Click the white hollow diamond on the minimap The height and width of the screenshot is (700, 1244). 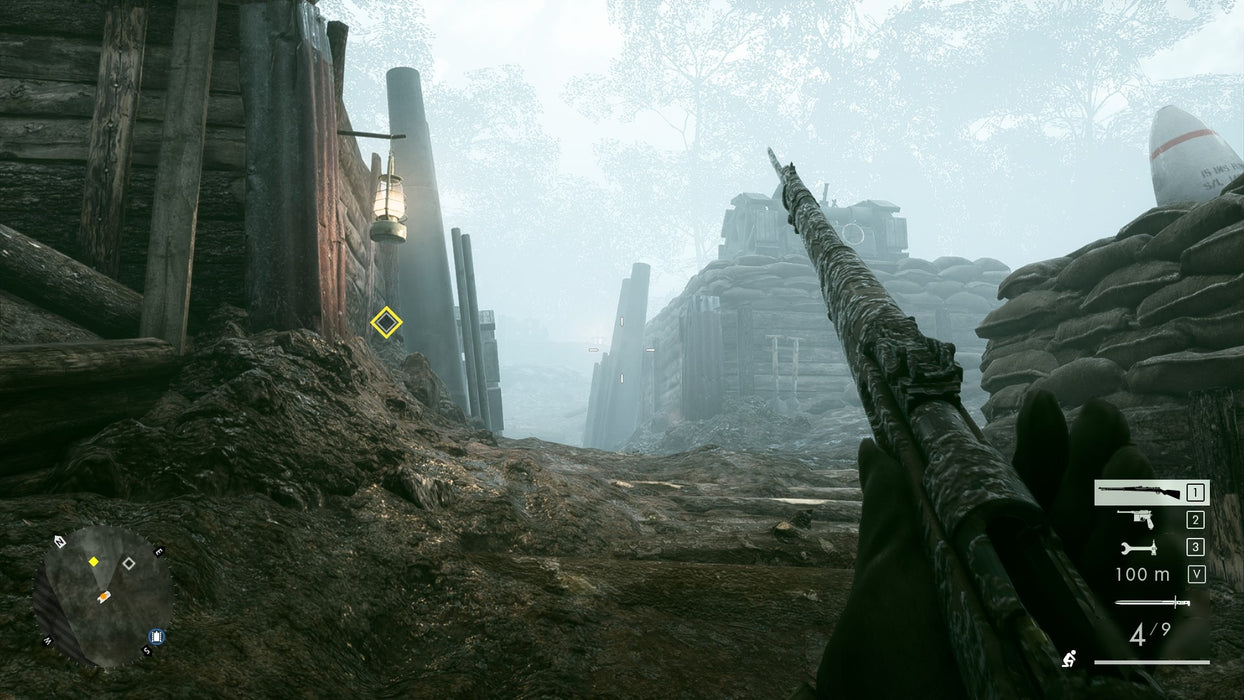[128, 563]
